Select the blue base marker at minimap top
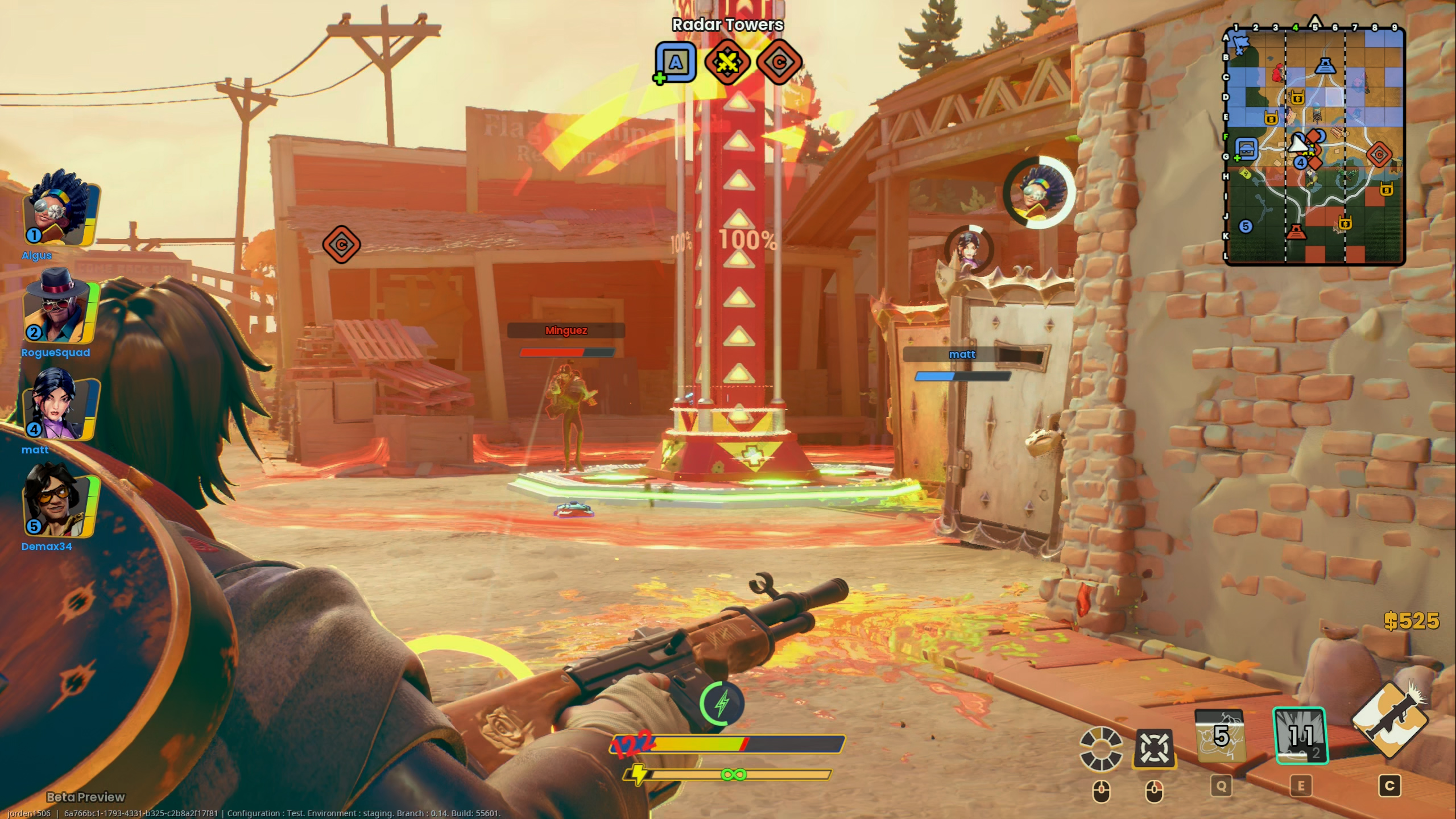 click(x=1325, y=66)
